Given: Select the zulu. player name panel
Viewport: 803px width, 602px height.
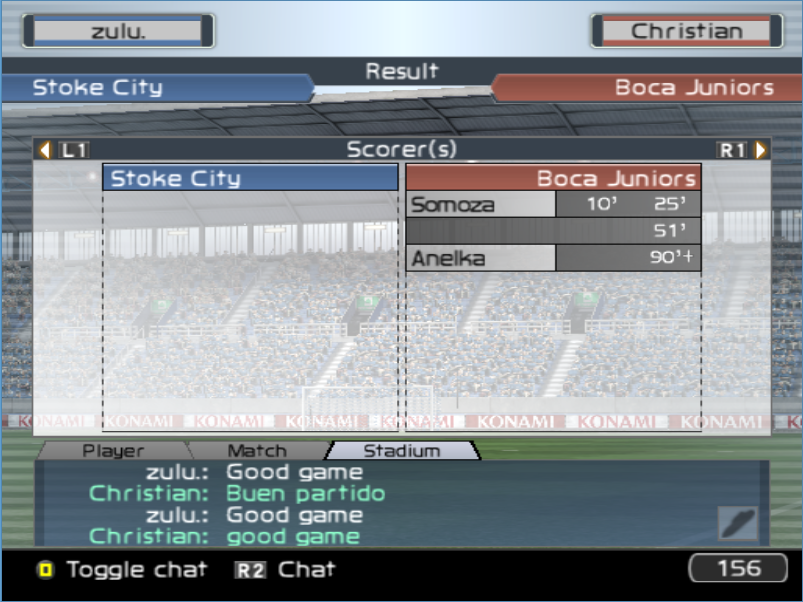Looking at the screenshot, I should click(118, 31).
